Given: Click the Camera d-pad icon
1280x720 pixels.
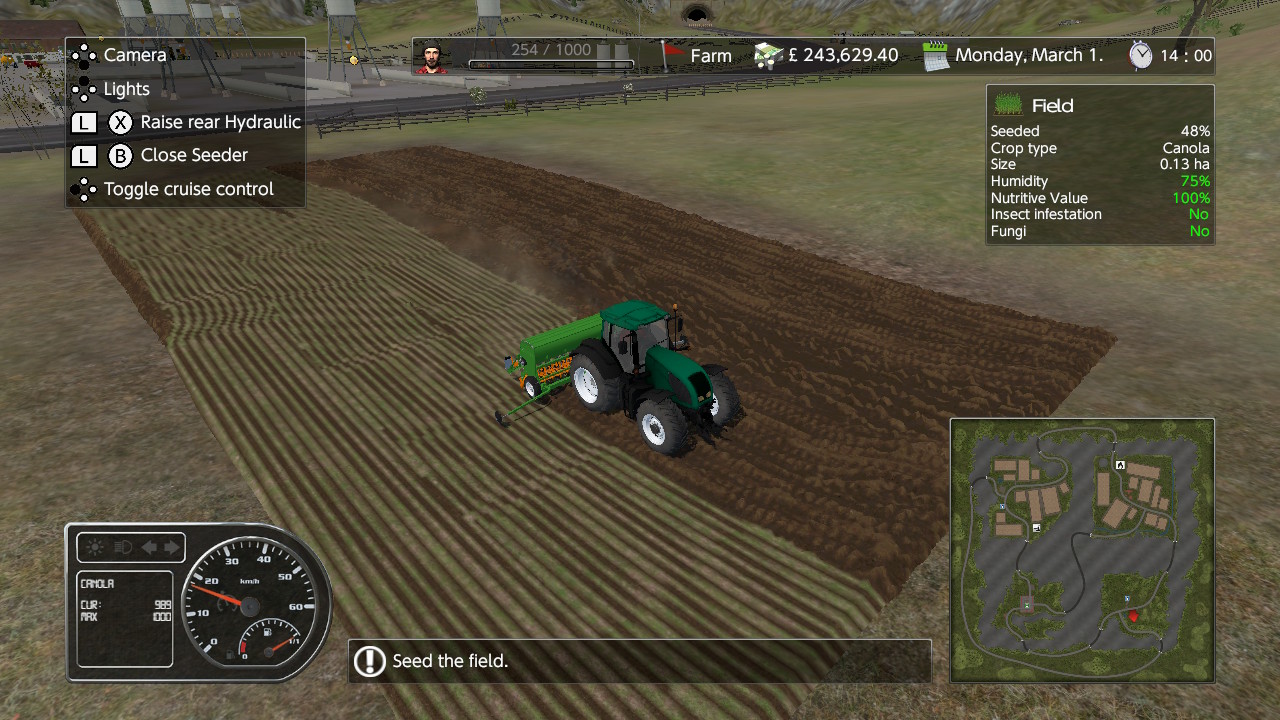Looking at the screenshot, I should tap(83, 55).
